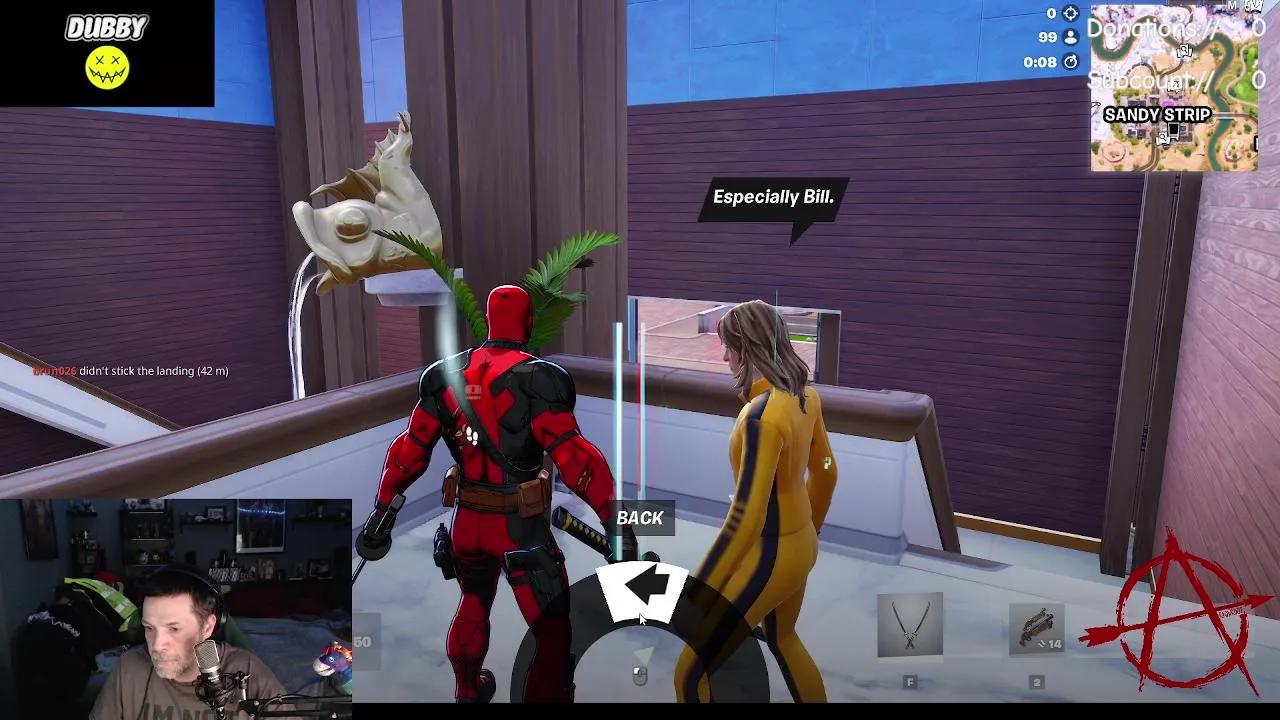Click the Donations counter text
This screenshot has width=1280, height=720.
point(1150,28)
